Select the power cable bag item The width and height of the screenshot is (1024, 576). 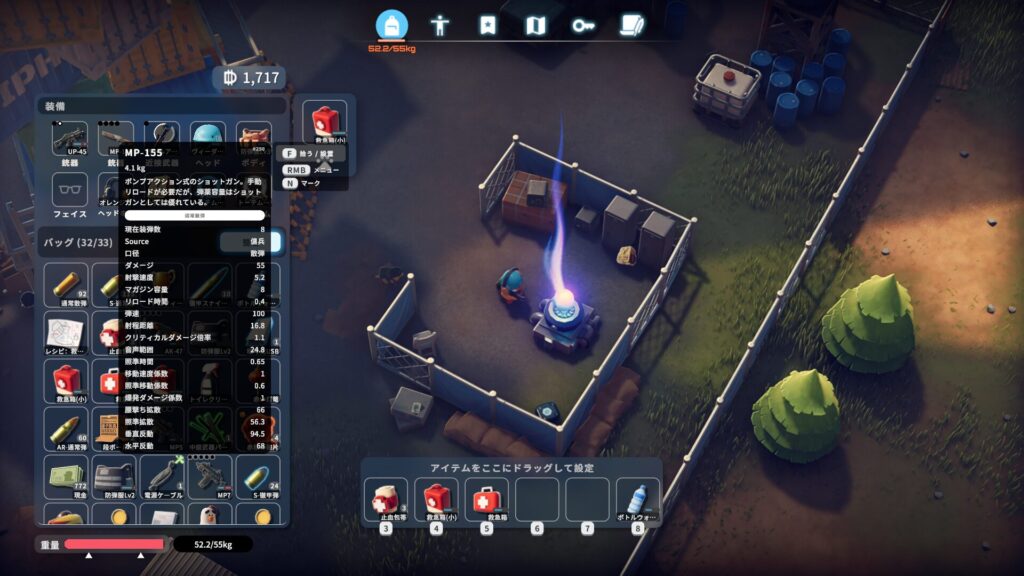click(x=162, y=476)
